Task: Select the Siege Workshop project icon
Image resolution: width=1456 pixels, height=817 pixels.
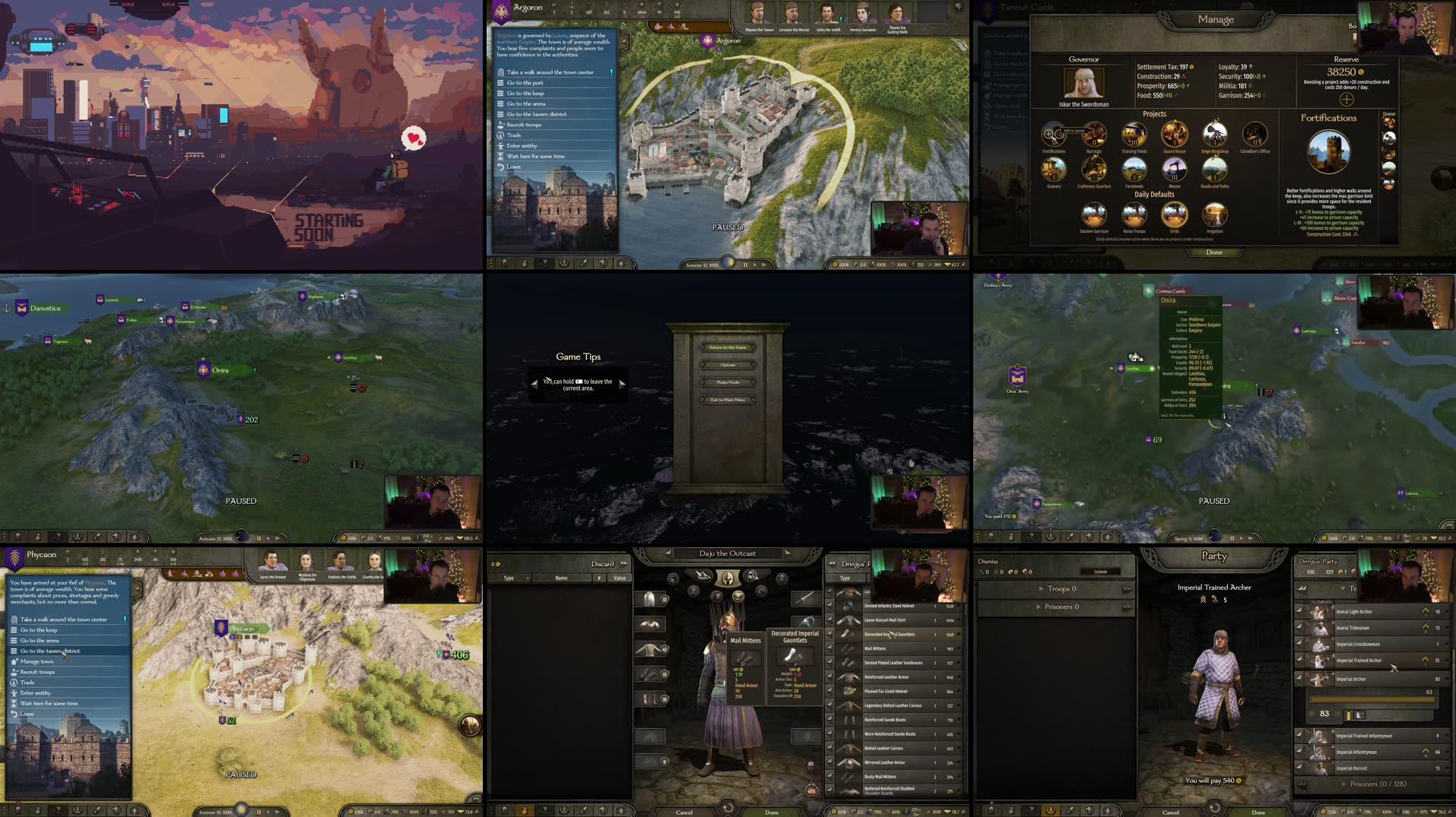Action: tap(1215, 134)
